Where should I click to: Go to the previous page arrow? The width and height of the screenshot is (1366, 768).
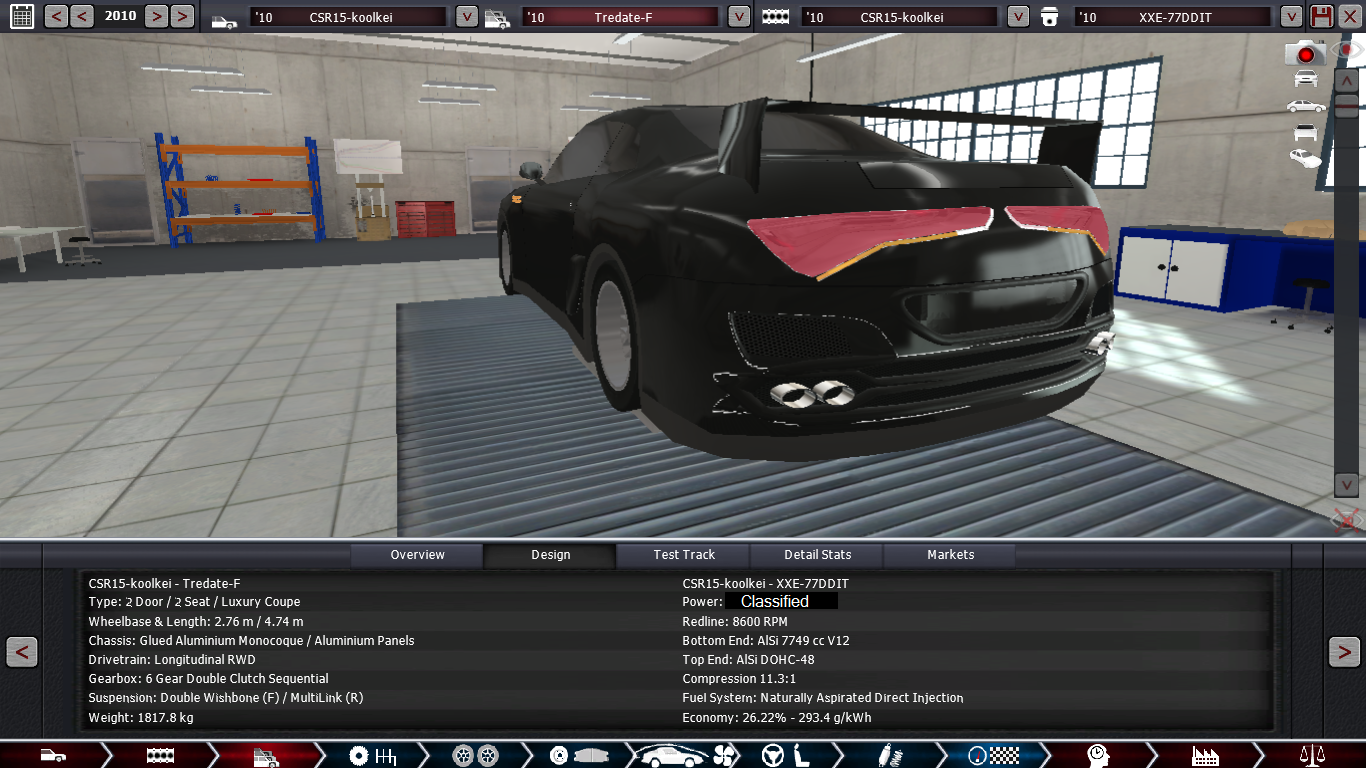(x=22, y=652)
